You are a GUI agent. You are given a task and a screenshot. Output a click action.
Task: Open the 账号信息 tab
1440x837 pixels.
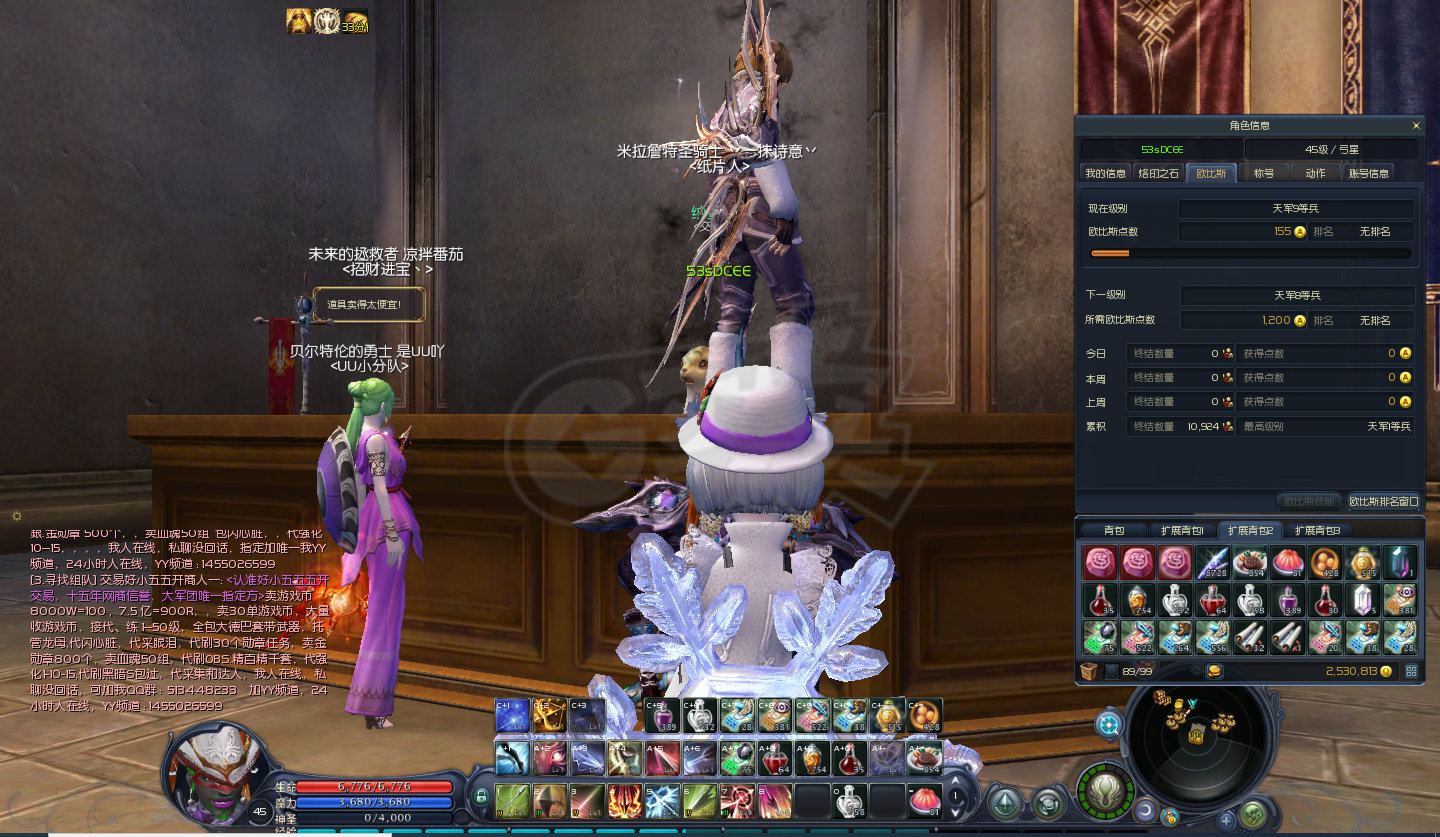1369,173
